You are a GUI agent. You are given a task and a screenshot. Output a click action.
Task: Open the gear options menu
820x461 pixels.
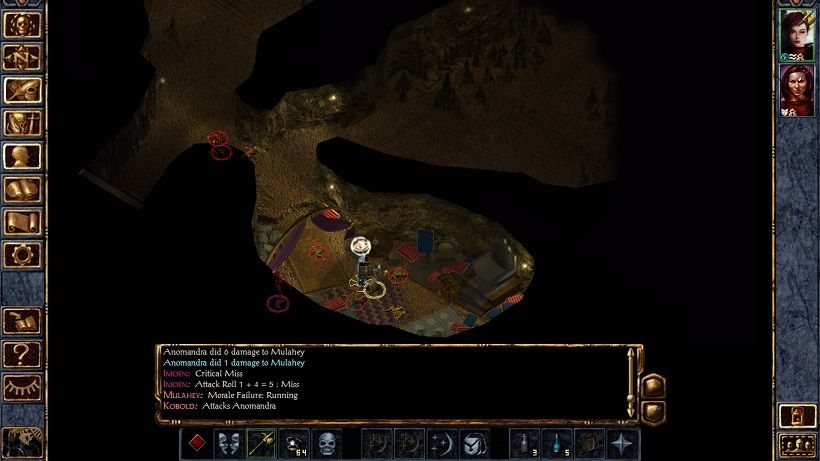(22, 255)
